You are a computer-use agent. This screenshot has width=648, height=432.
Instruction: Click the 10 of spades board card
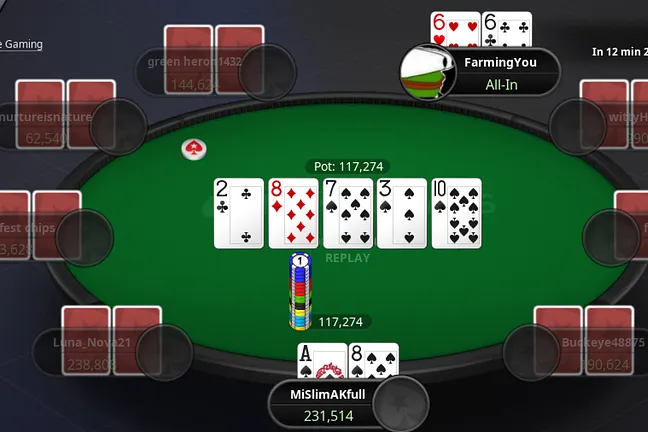click(456, 213)
